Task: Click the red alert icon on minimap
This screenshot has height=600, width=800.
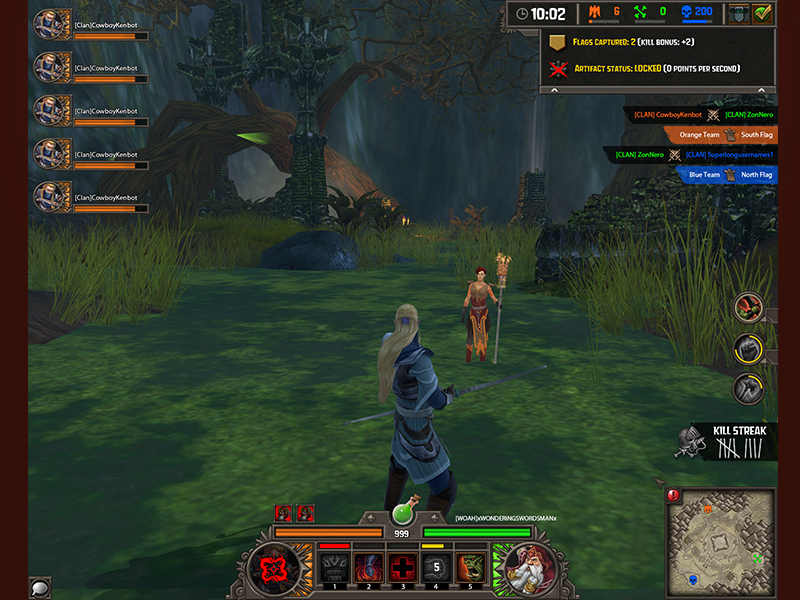Action: coord(673,495)
